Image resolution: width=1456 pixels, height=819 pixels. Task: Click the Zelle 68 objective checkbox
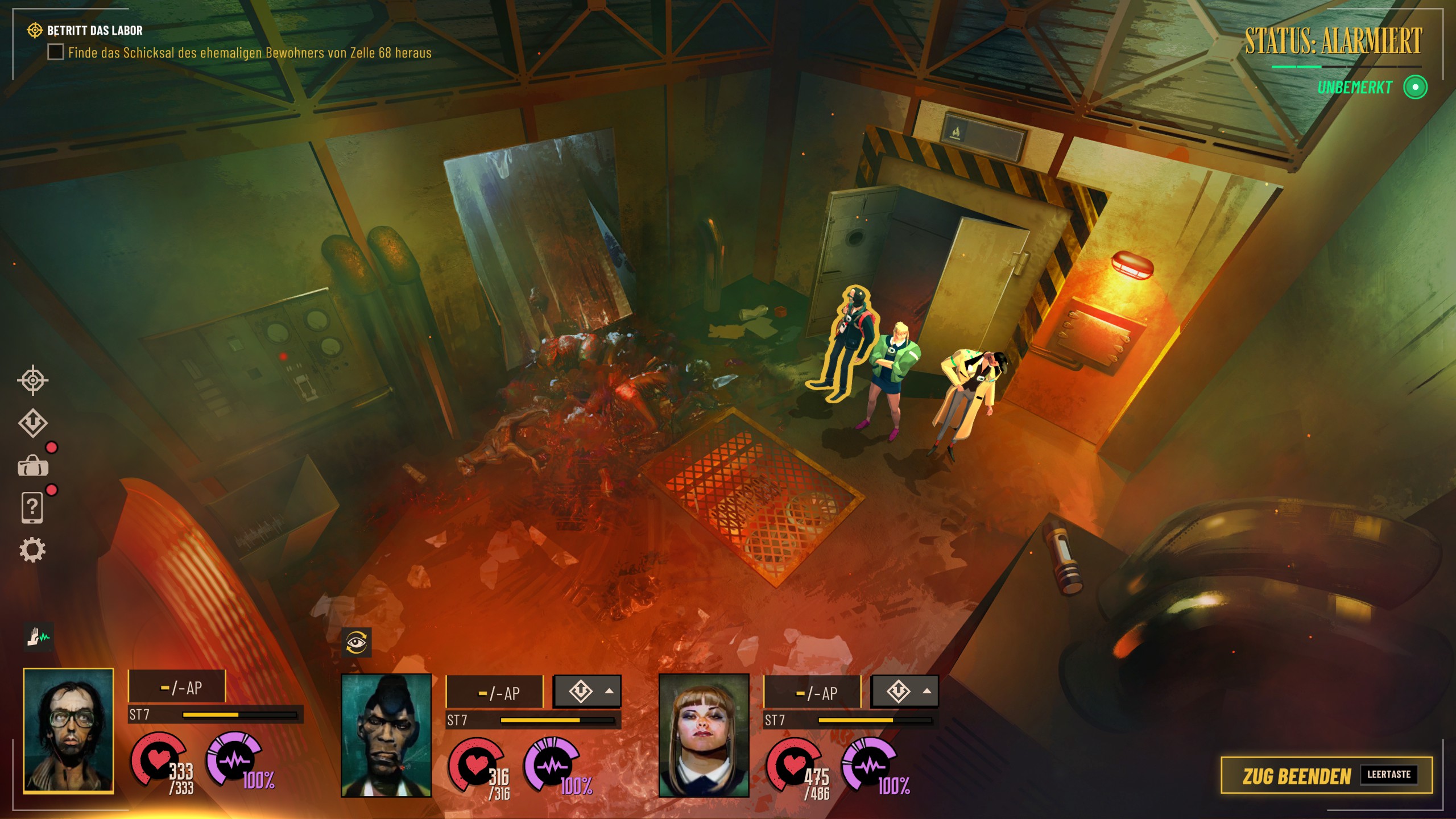click(55, 52)
